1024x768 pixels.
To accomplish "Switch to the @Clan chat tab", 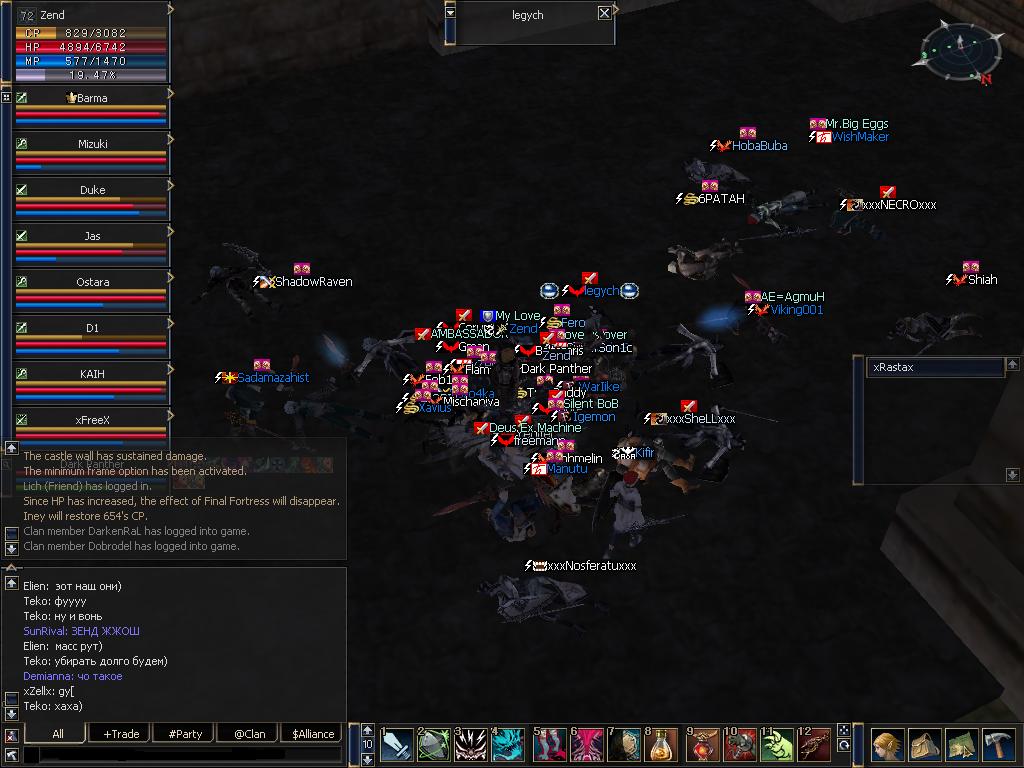I will click(x=249, y=734).
